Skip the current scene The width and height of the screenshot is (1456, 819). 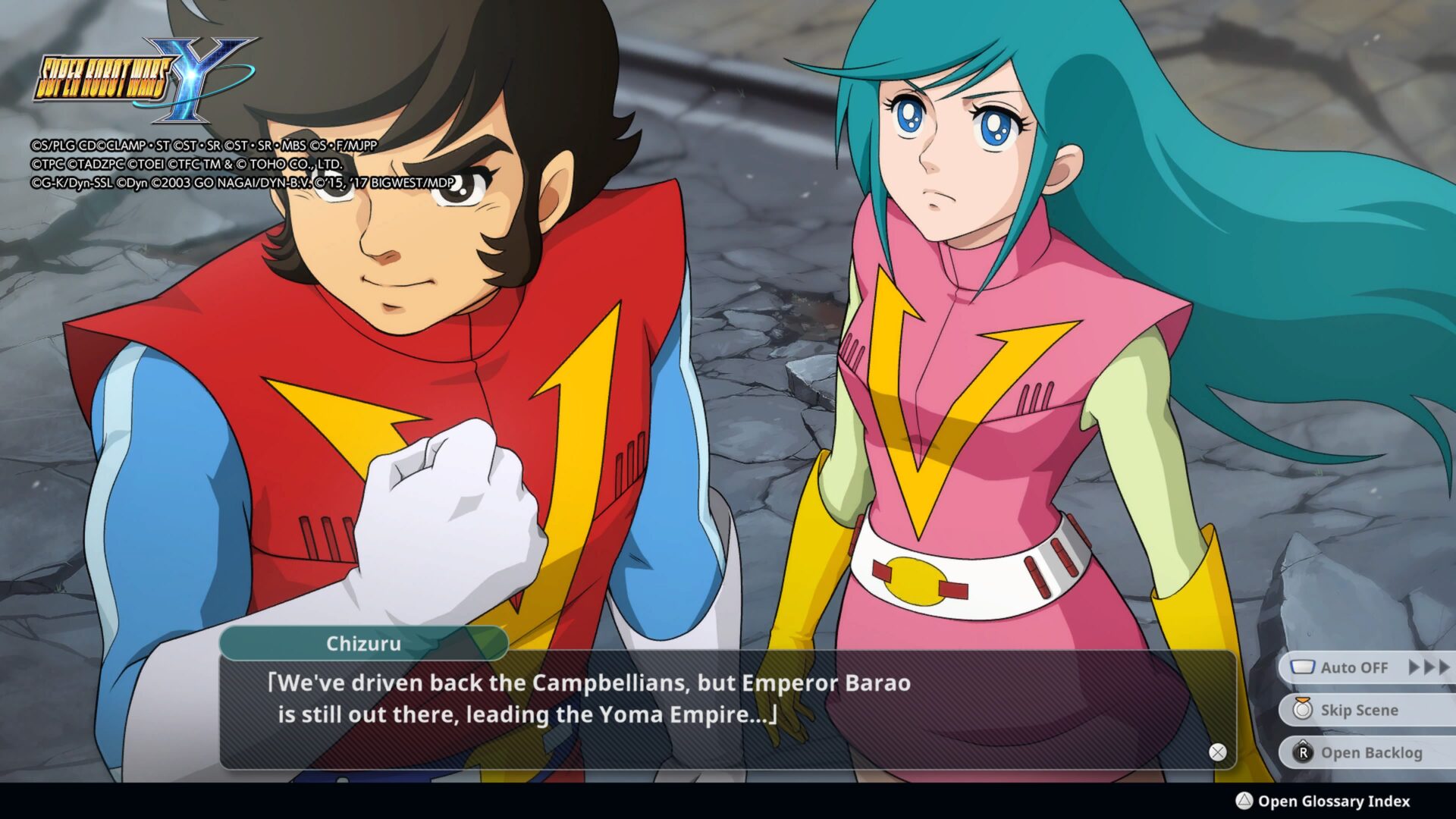[1359, 710]
